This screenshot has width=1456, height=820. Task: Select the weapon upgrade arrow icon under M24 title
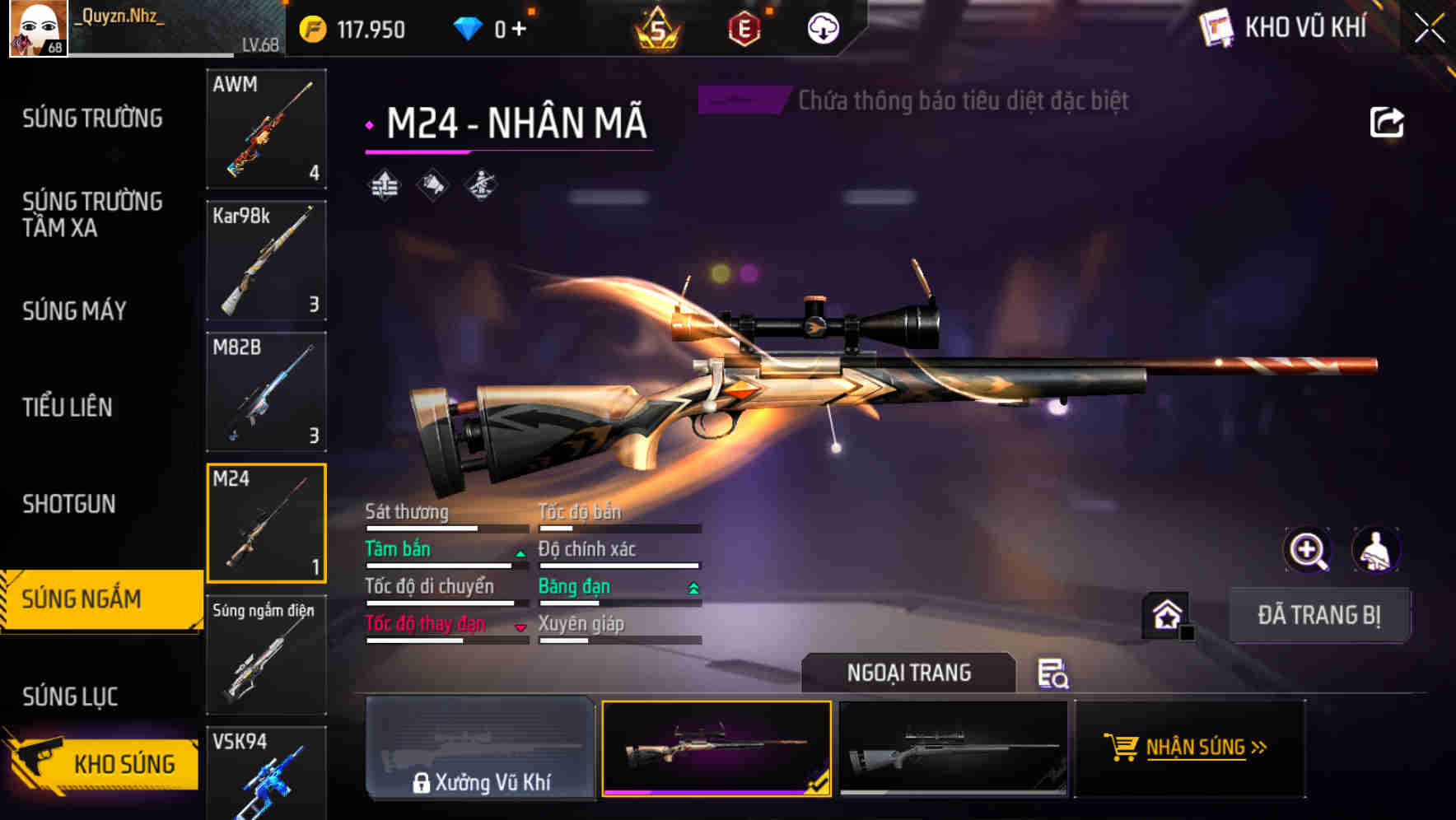point(384,186)
